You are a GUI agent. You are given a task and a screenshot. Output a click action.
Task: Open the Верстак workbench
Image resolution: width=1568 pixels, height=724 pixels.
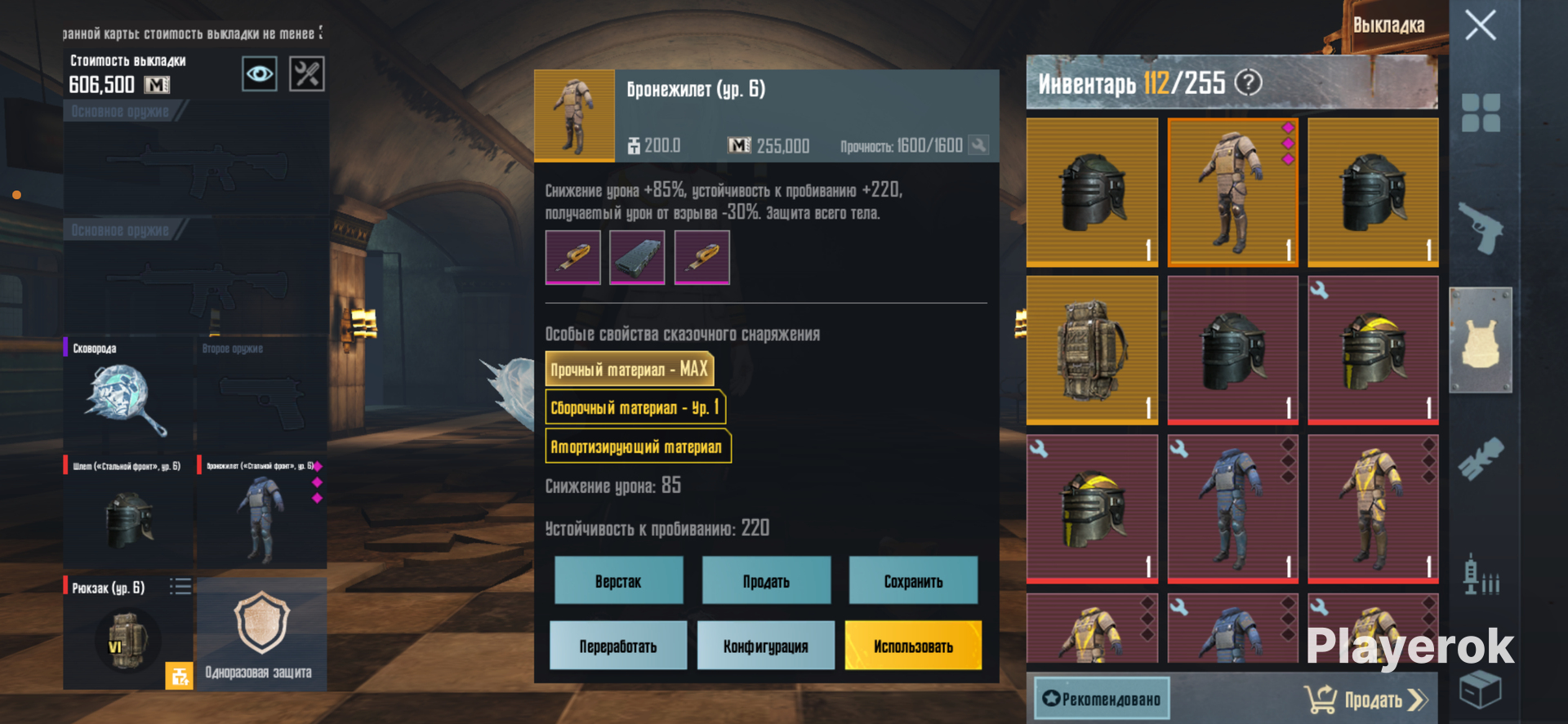[618, 580]
